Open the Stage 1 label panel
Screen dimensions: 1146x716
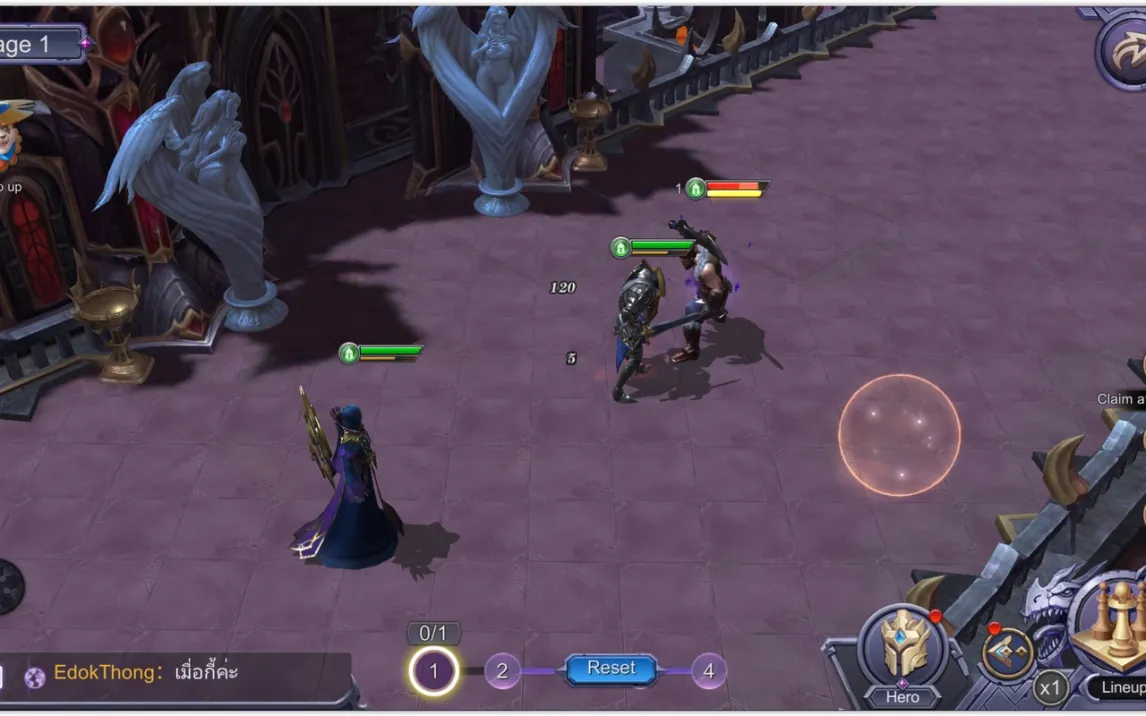tap(40, 45)
